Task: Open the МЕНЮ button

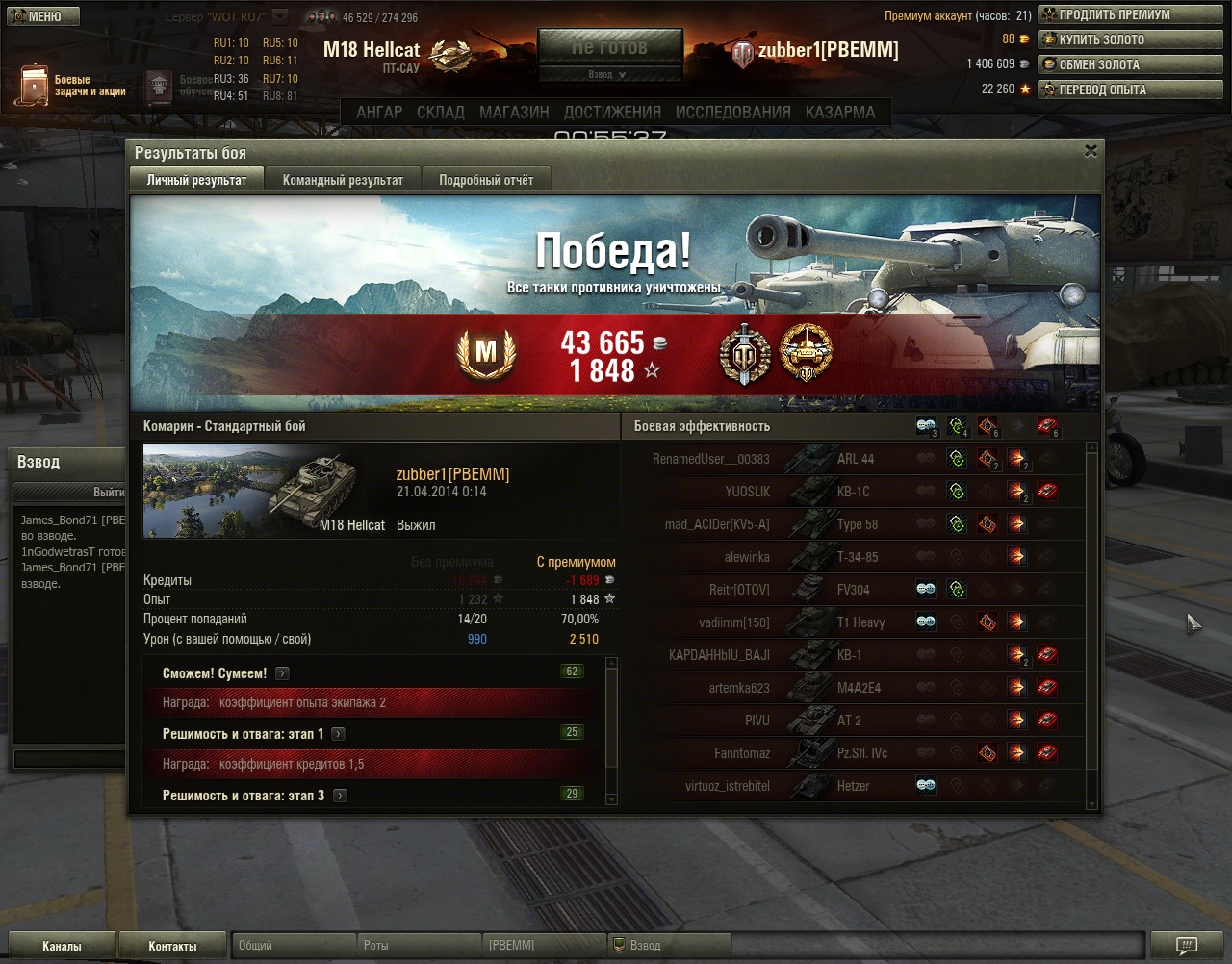Action: click(40, 15)
